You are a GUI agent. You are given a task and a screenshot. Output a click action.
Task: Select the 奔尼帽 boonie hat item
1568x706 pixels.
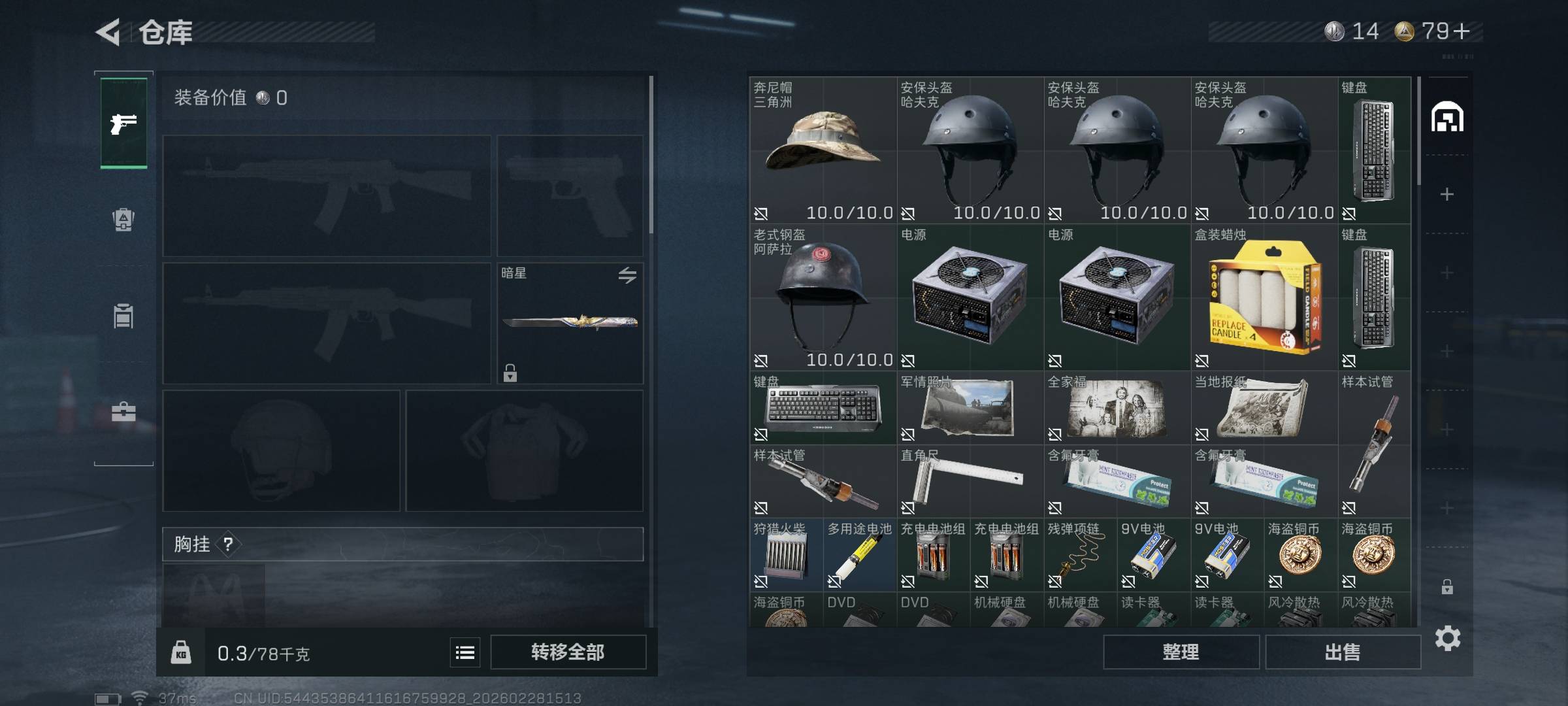point(823,150)
